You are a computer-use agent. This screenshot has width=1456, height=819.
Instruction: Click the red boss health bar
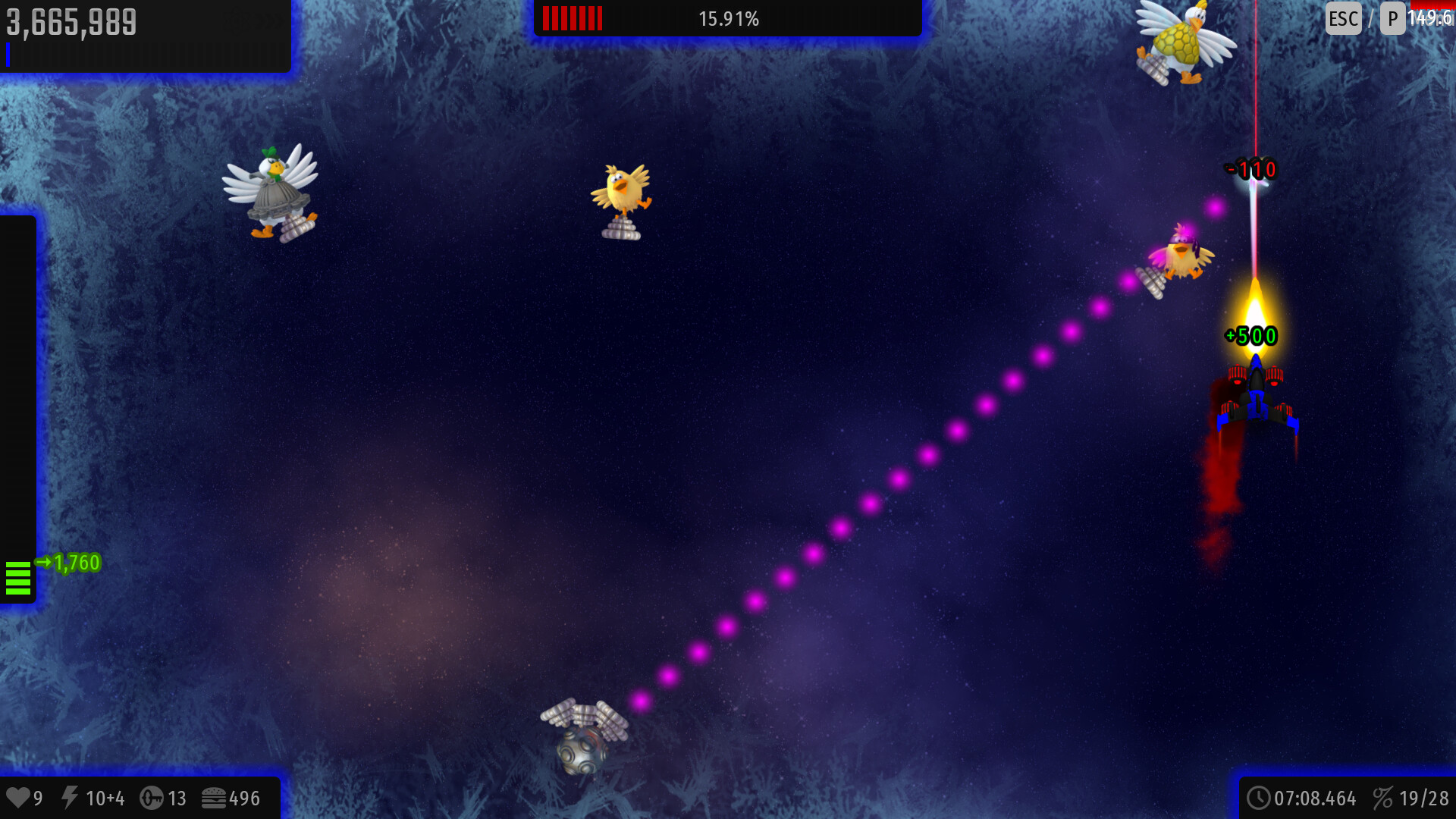571,18
